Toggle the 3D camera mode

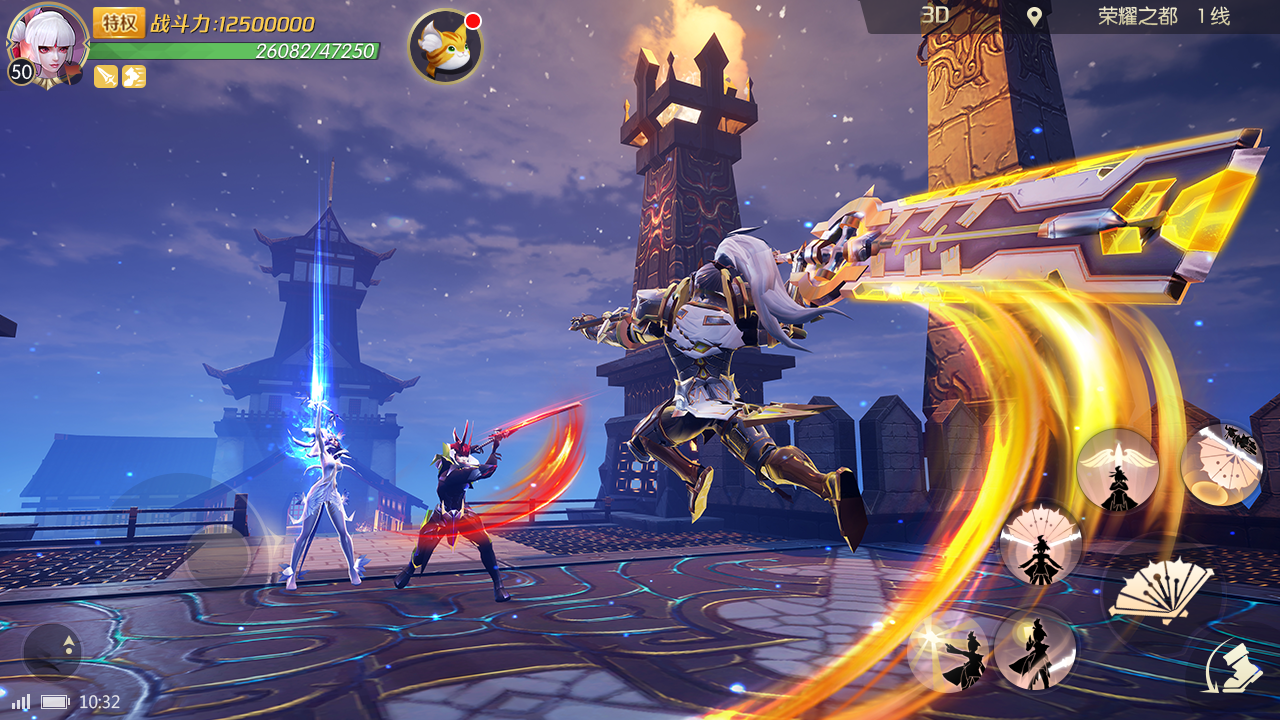pyautogui.click(x=935, y=15)
